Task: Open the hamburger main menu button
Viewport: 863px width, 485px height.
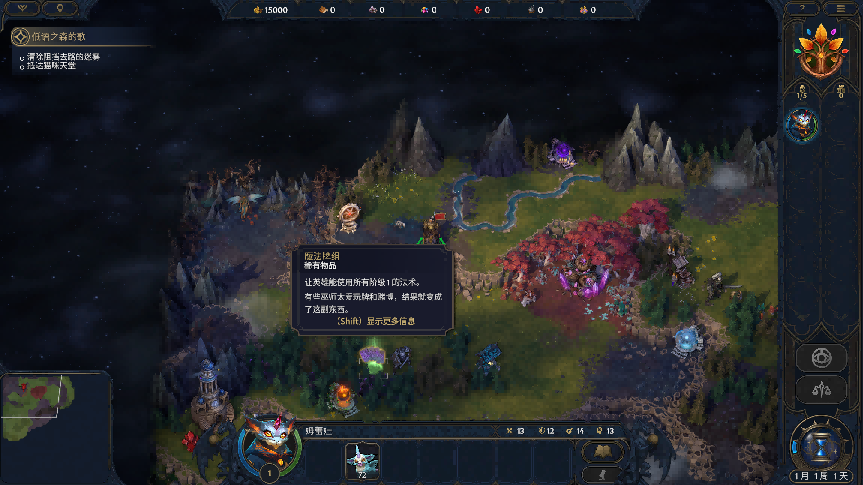Action: point(842,8)
